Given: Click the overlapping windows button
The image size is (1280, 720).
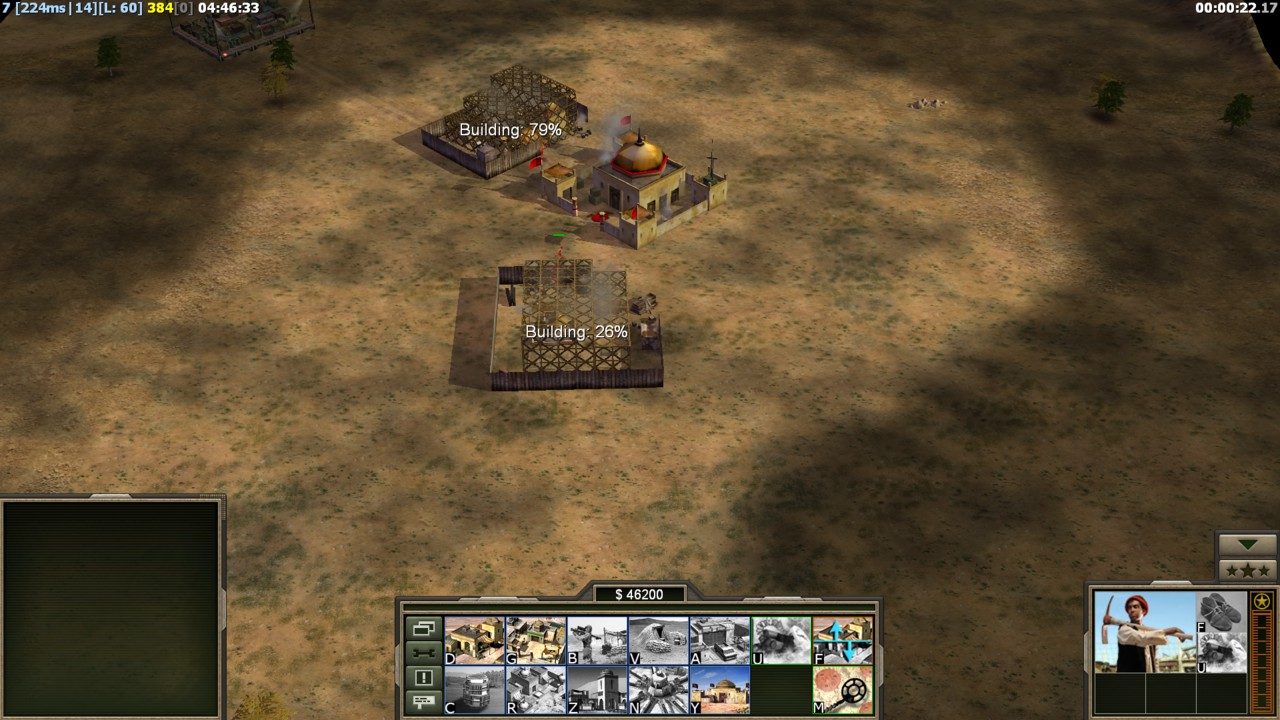Looking at the screenshot, I should 423,629.
